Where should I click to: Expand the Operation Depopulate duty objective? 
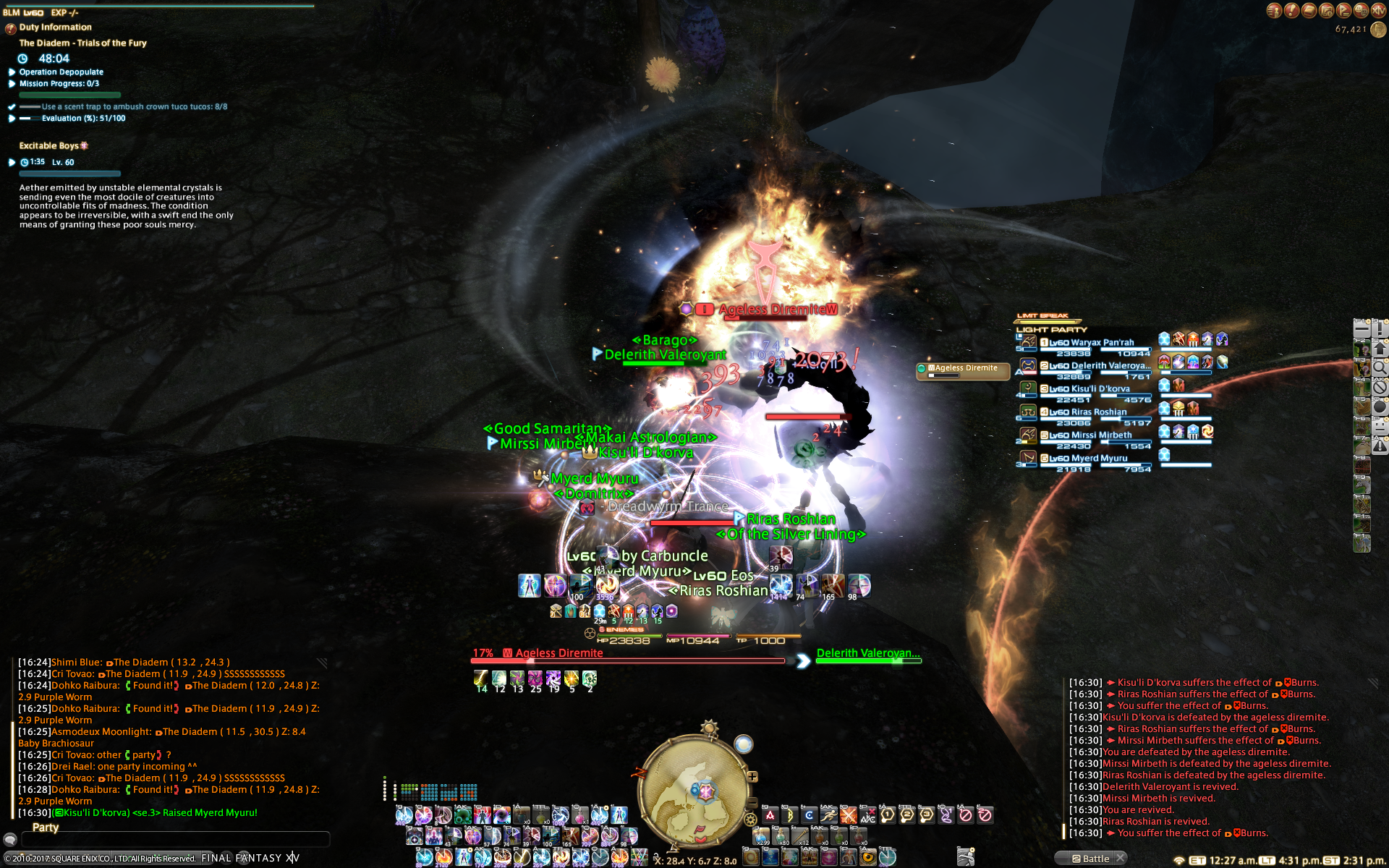click(61, 72)
